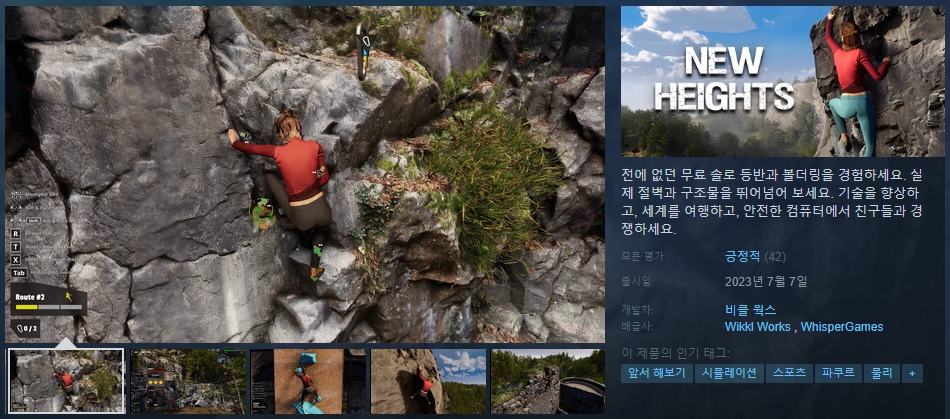Open the developer link 비클 웍스

pyautogui.click(x=750, y=310)
